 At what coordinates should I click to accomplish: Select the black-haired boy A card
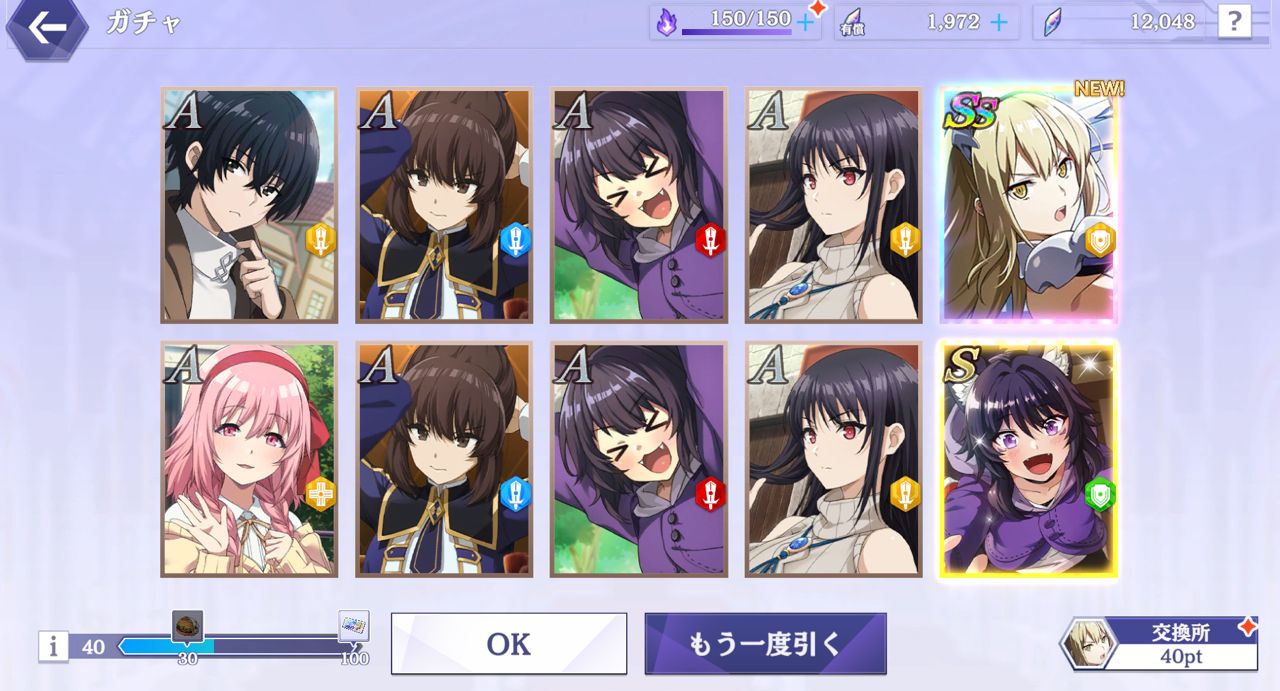click(x=249, y=205)
